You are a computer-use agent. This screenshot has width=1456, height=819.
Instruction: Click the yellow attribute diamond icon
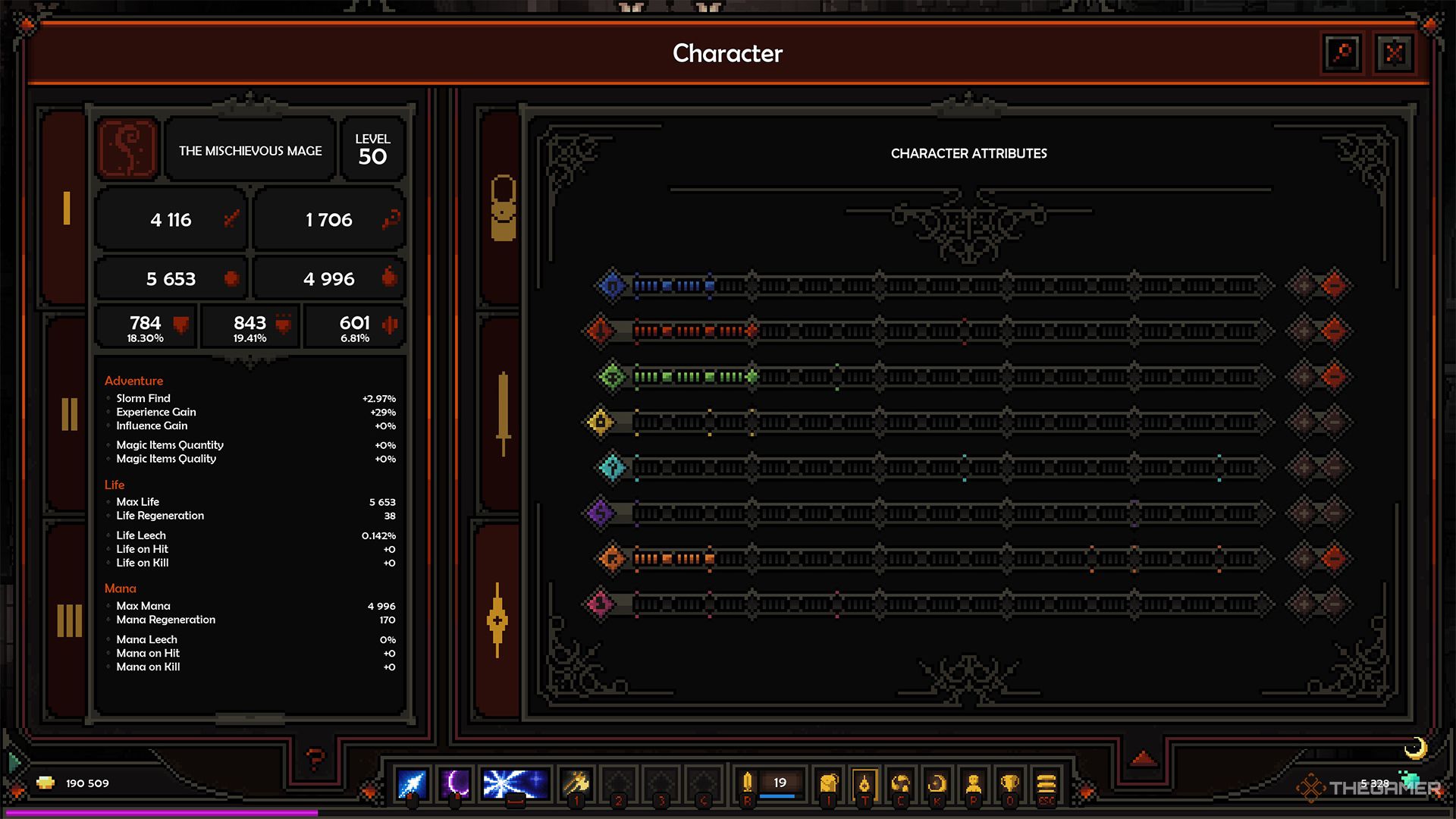600,422
